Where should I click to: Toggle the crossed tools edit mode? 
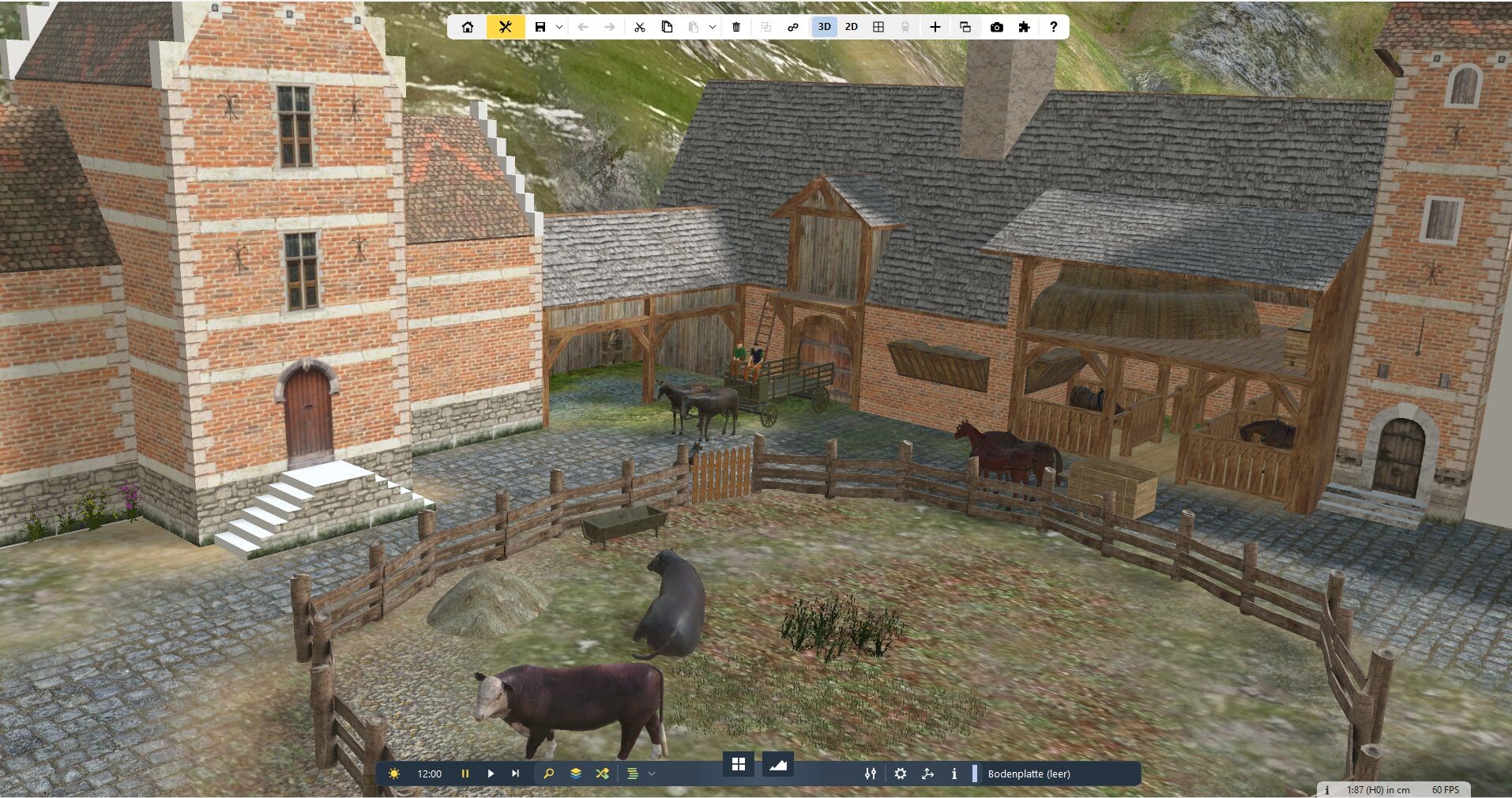(x=506, y=27)
